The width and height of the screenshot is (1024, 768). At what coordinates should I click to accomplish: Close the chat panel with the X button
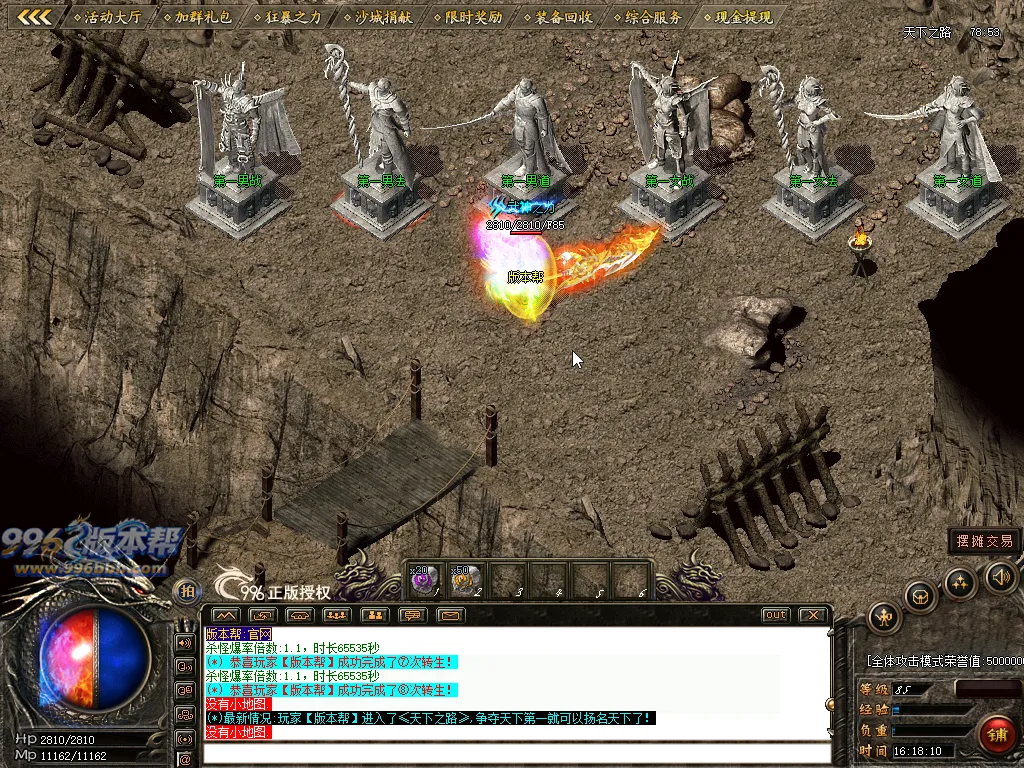coord(813,615)
